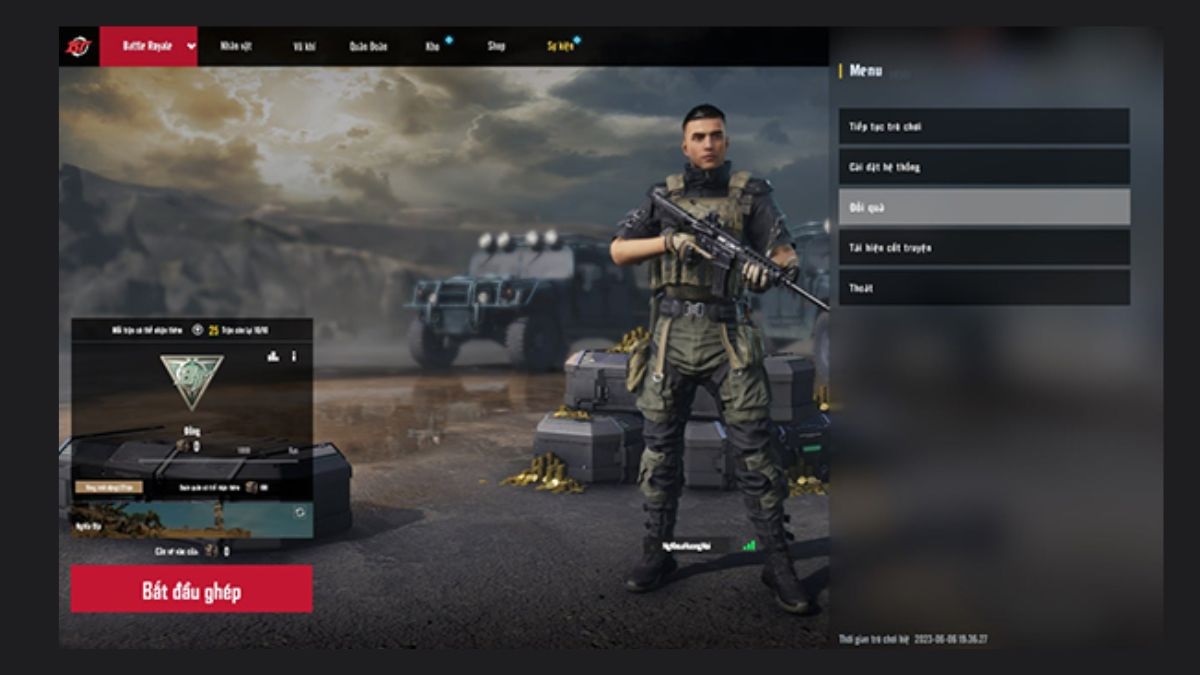Screen dimensions: 1200x675
Task: Open Cài đặt hệ thống settings
Action: click(x=984, y=167)
